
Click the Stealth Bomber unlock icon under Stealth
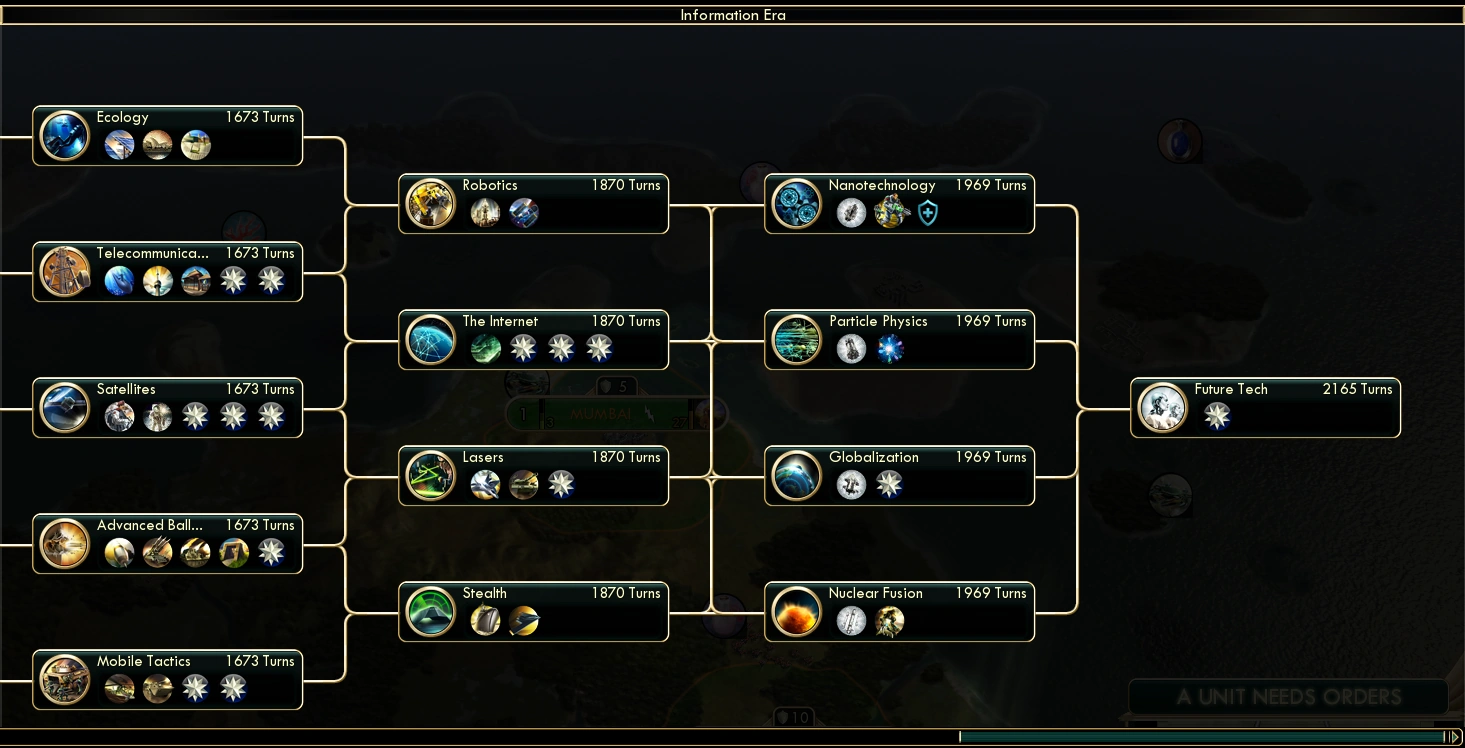524,620
